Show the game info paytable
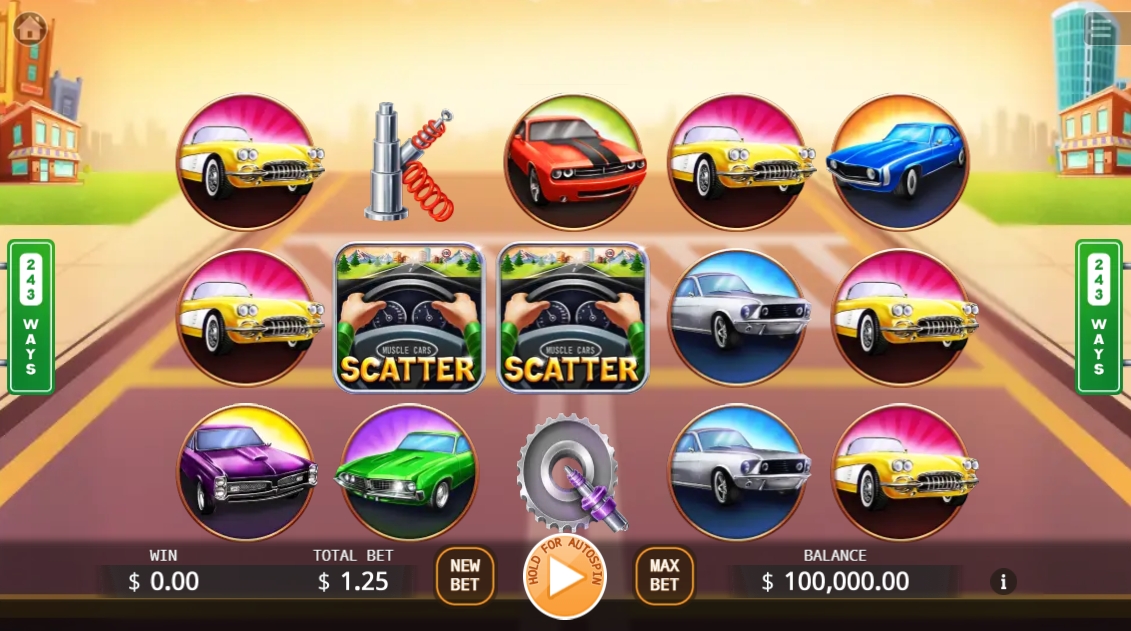 click(x=1002, y=581)
